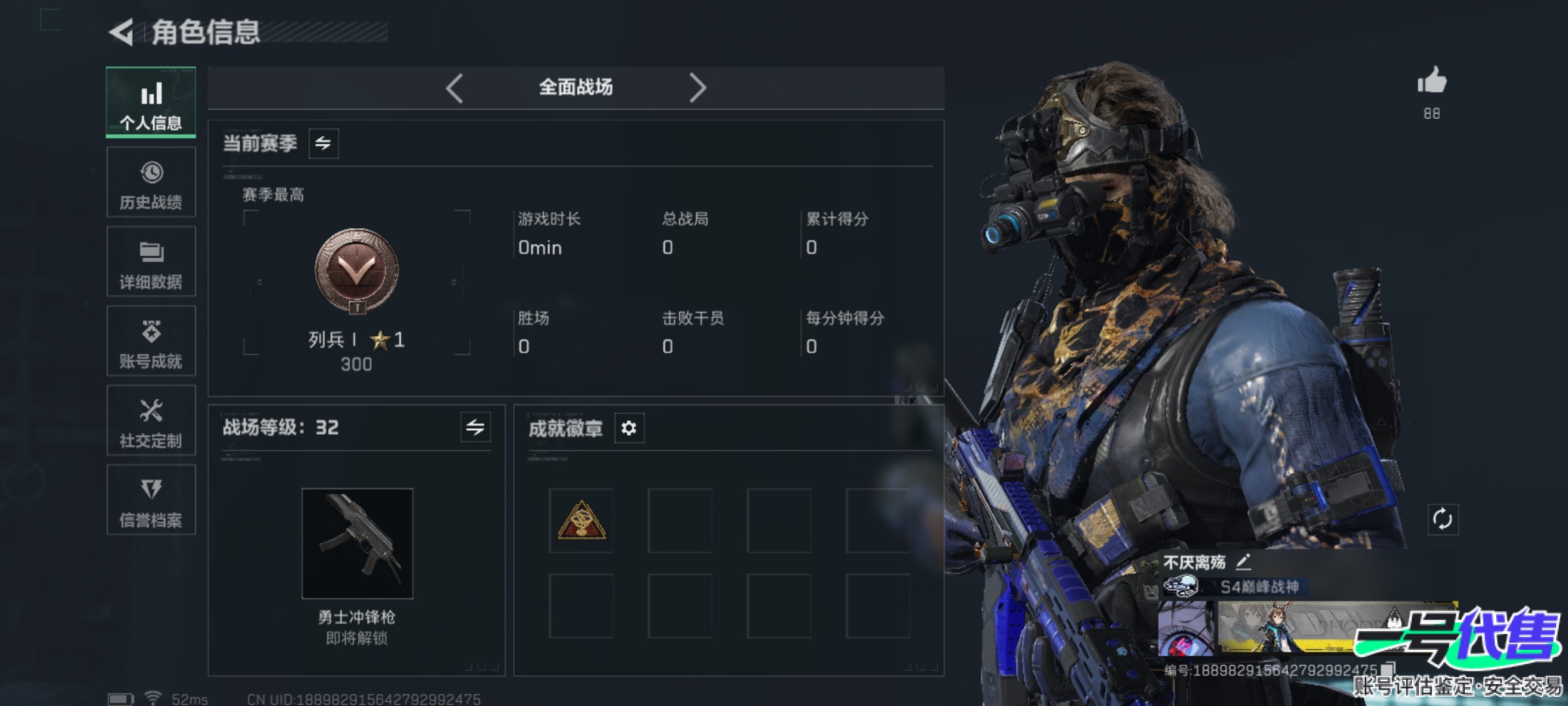Screen dimensions: 1568x706
Task: View the 信誉档案 tab
Action: 151,500
